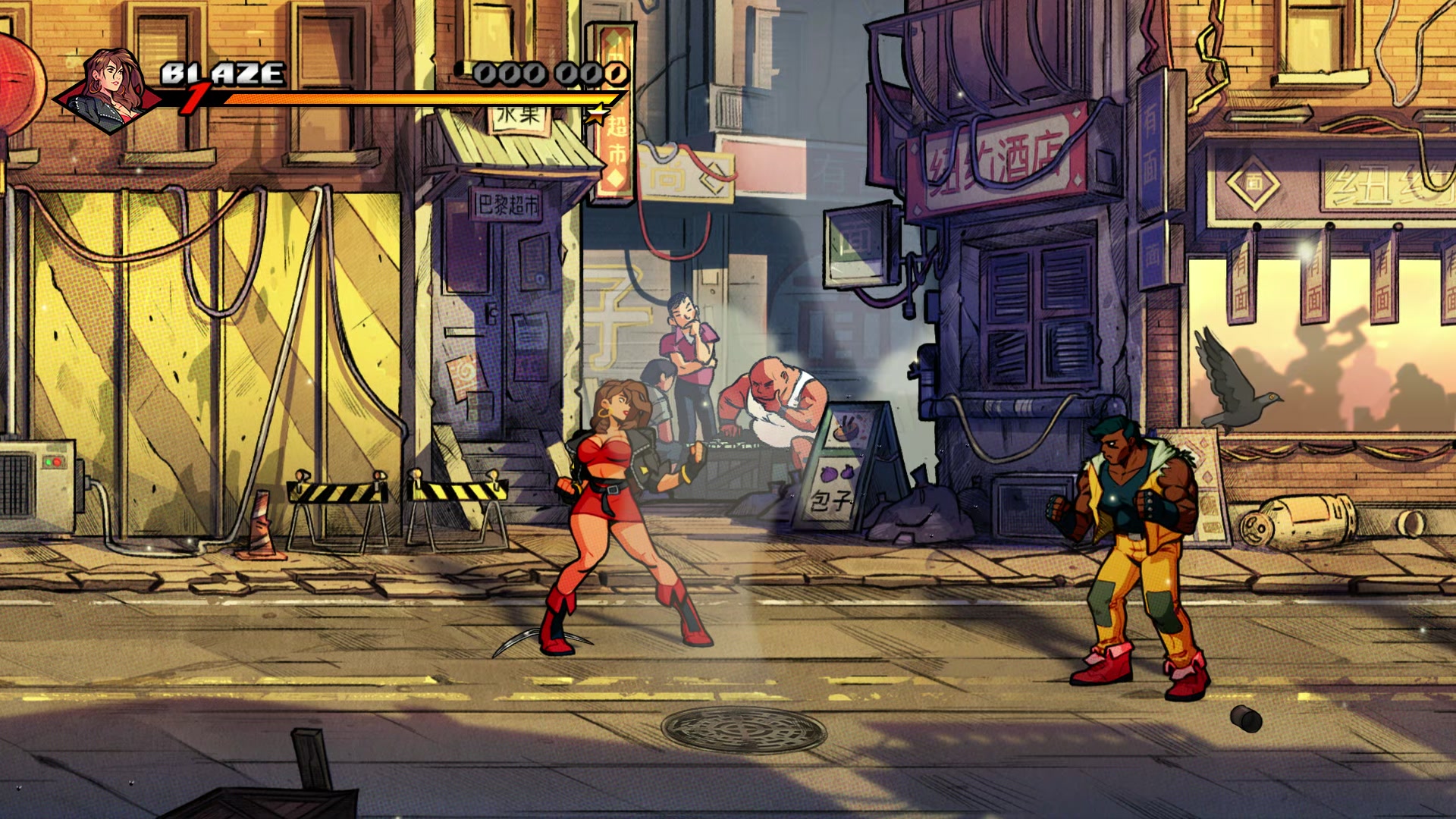
Task: Click the green power button on the electrical box
Action: 49,462
